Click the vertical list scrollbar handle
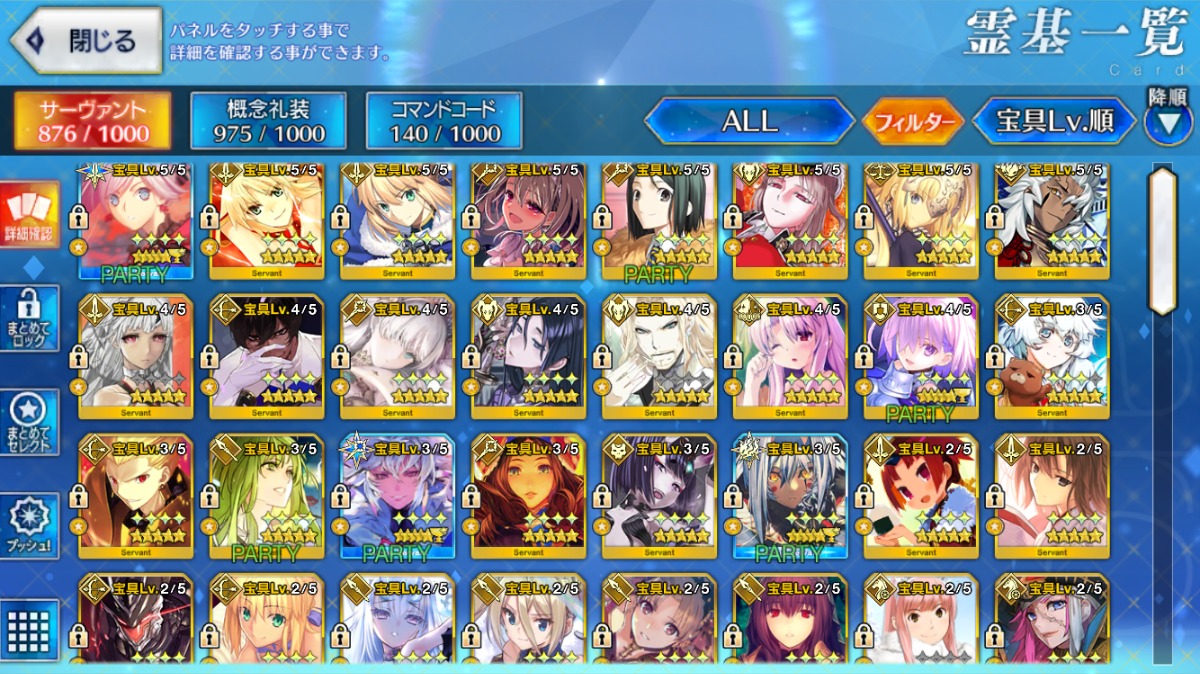The width and height of the screenshot is (1200, 674). (1162, 240)
